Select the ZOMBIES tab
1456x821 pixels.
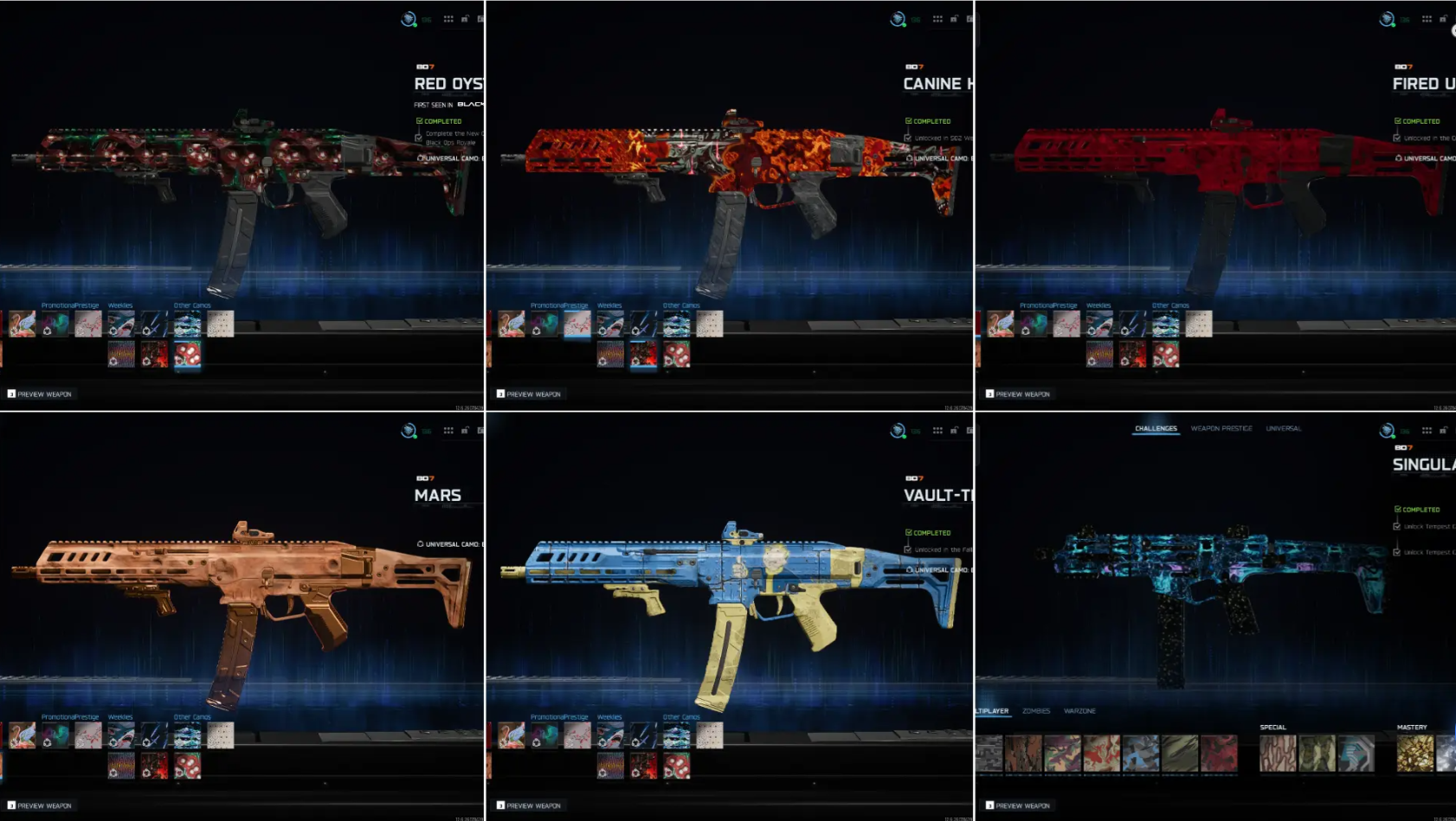1035,710
